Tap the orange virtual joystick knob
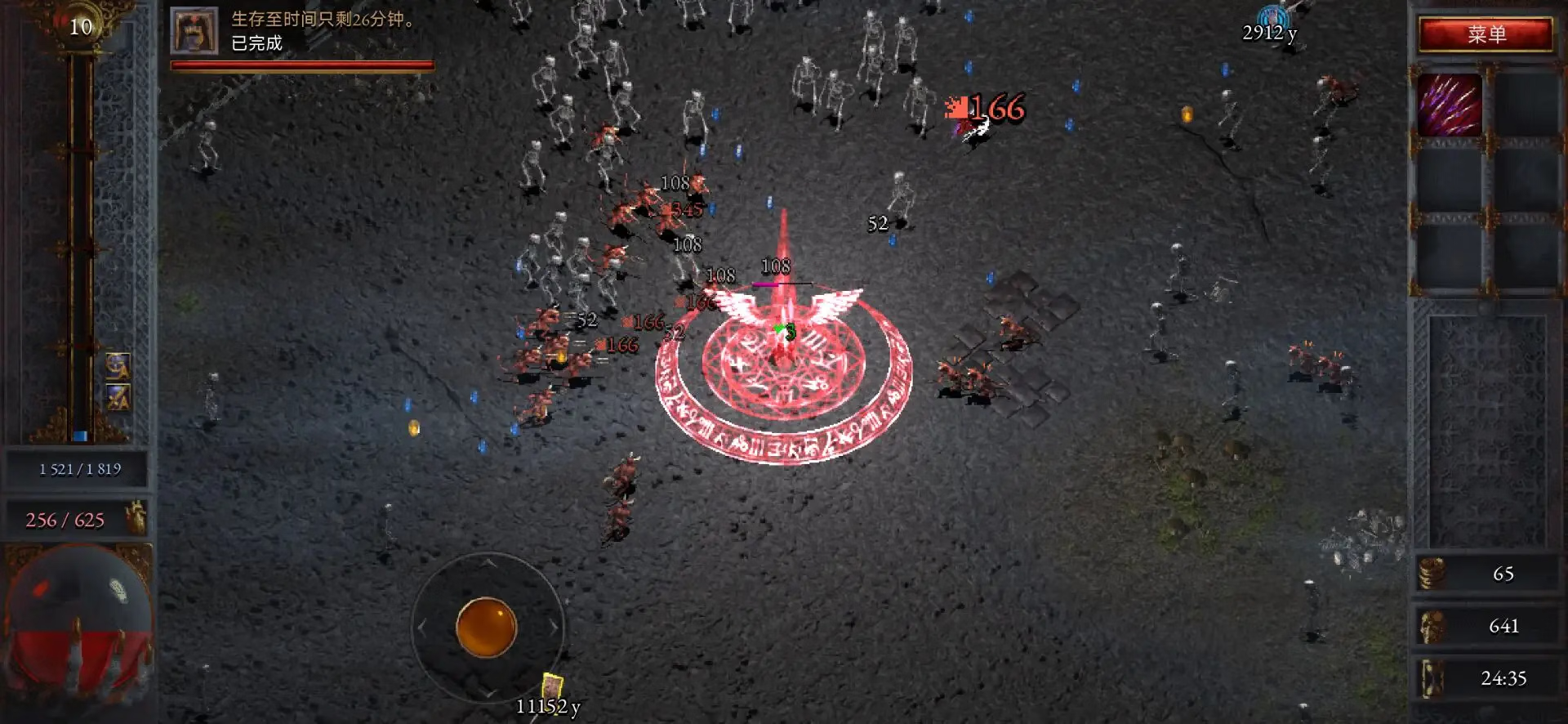Viewport: 1568px width, 724px height. [x=486, y=628]
